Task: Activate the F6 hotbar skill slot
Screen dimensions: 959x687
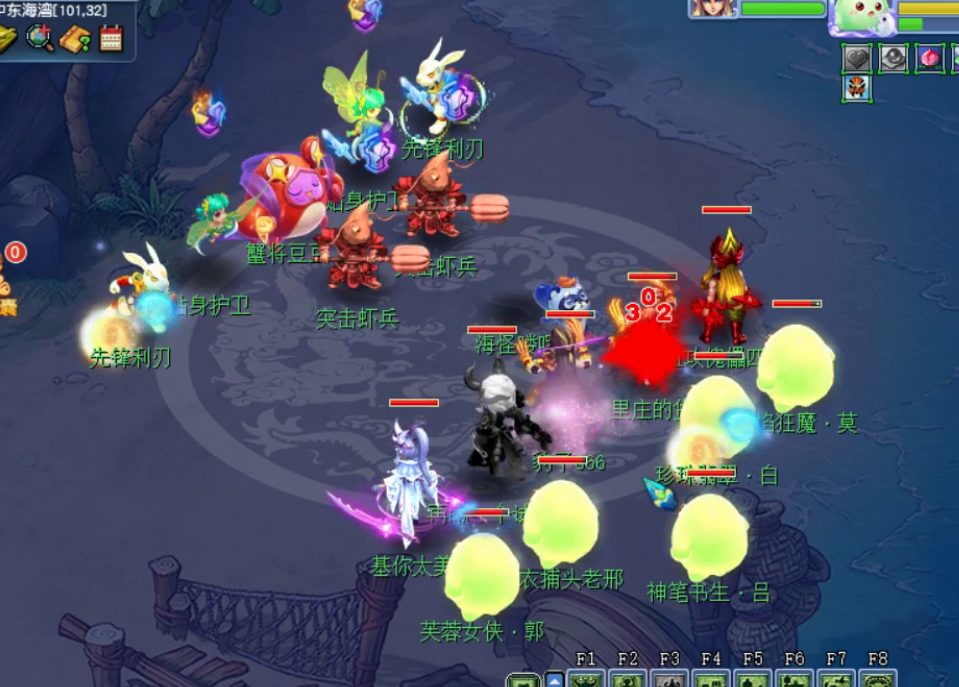Action: (x=795, y=679)
